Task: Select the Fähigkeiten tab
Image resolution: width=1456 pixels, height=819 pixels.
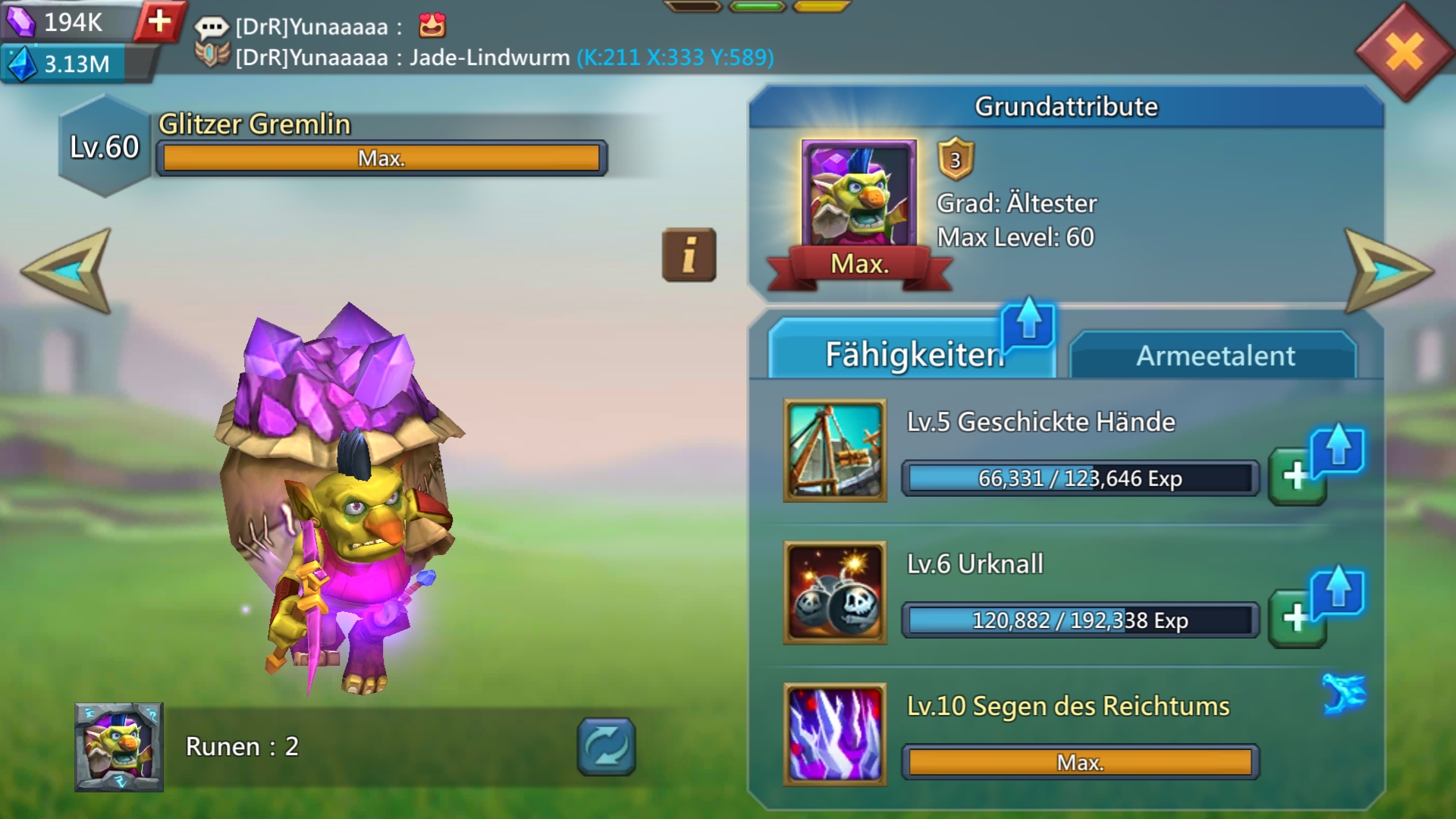Action: (912, 354)
